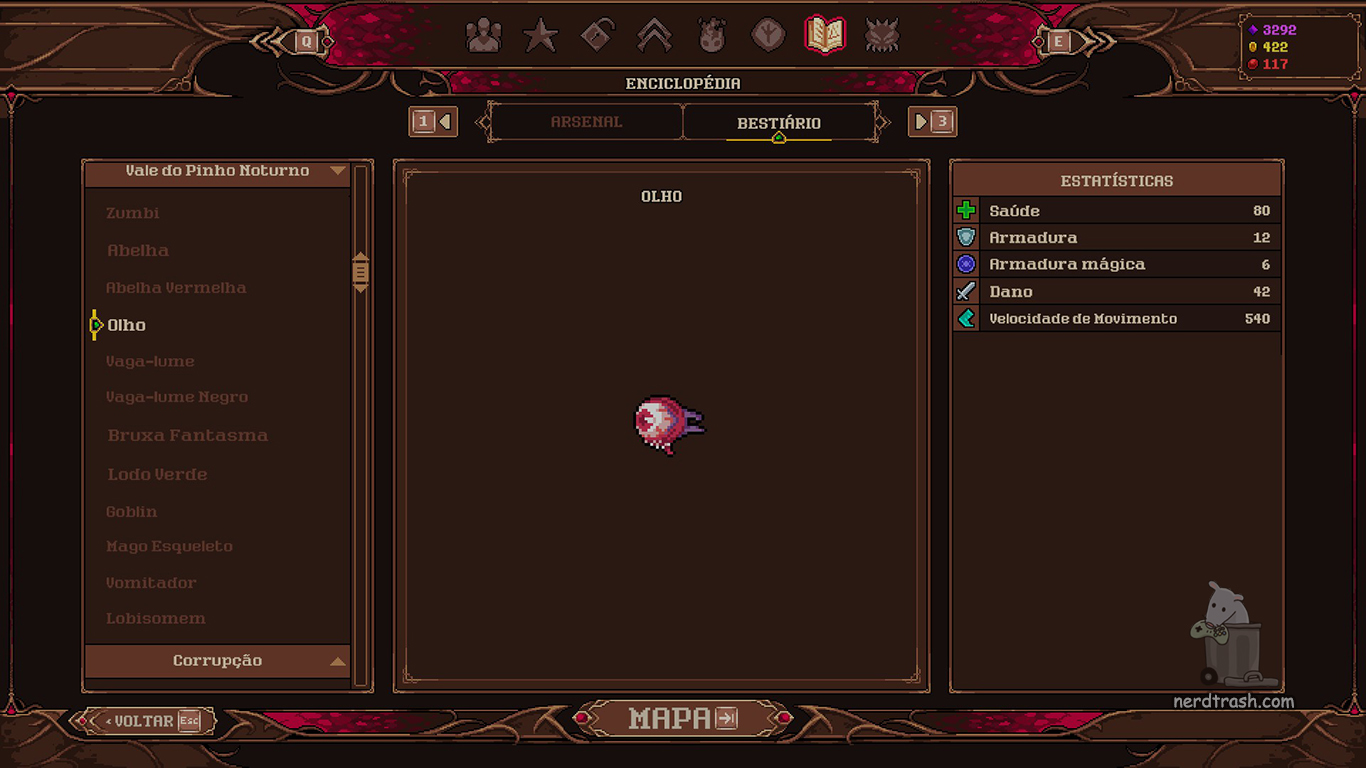Open the open padlock icon menu

598,37
